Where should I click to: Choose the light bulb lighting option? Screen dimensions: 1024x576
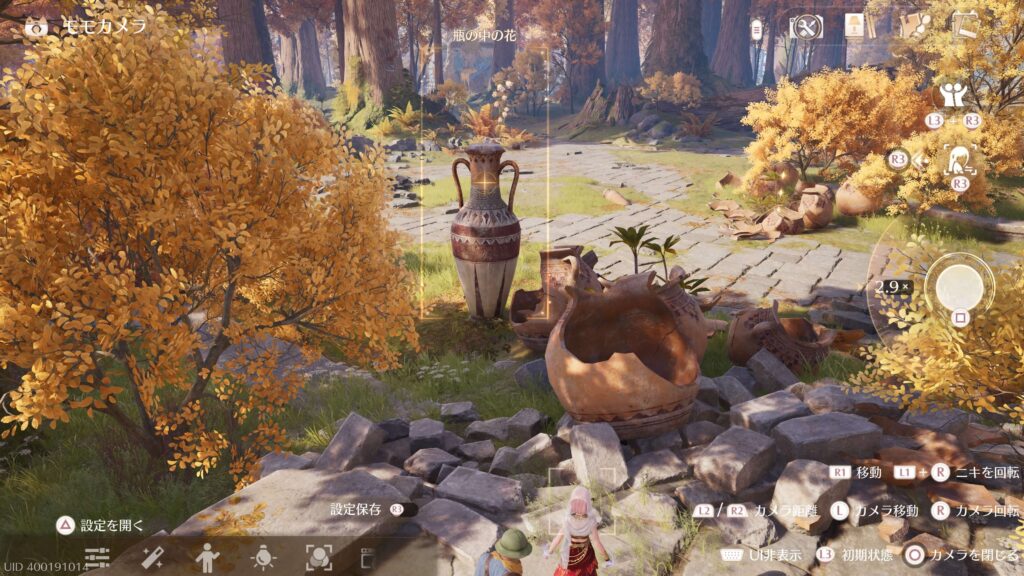pos(263,557)
